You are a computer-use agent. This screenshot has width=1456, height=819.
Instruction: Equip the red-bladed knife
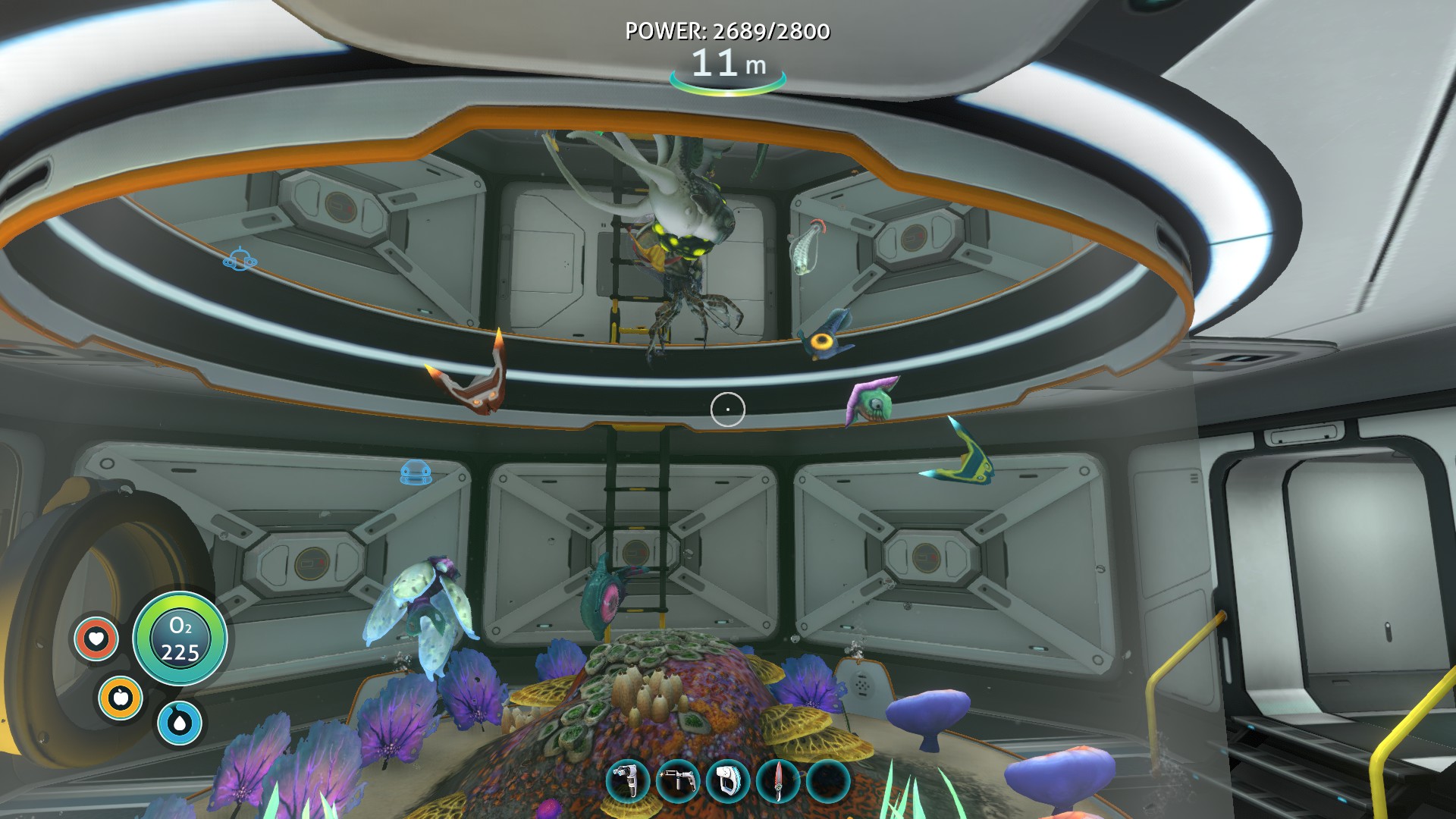point(778,781)
